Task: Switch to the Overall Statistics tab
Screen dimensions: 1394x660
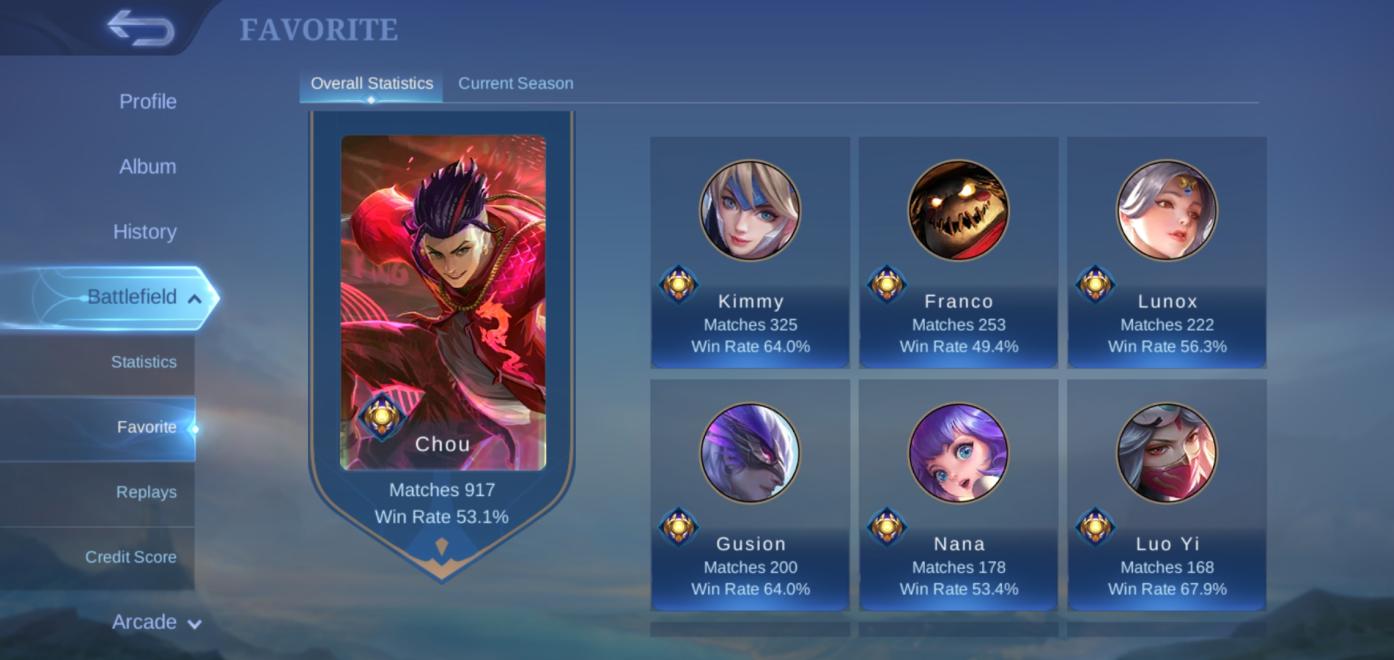Action: click(371, 83)
